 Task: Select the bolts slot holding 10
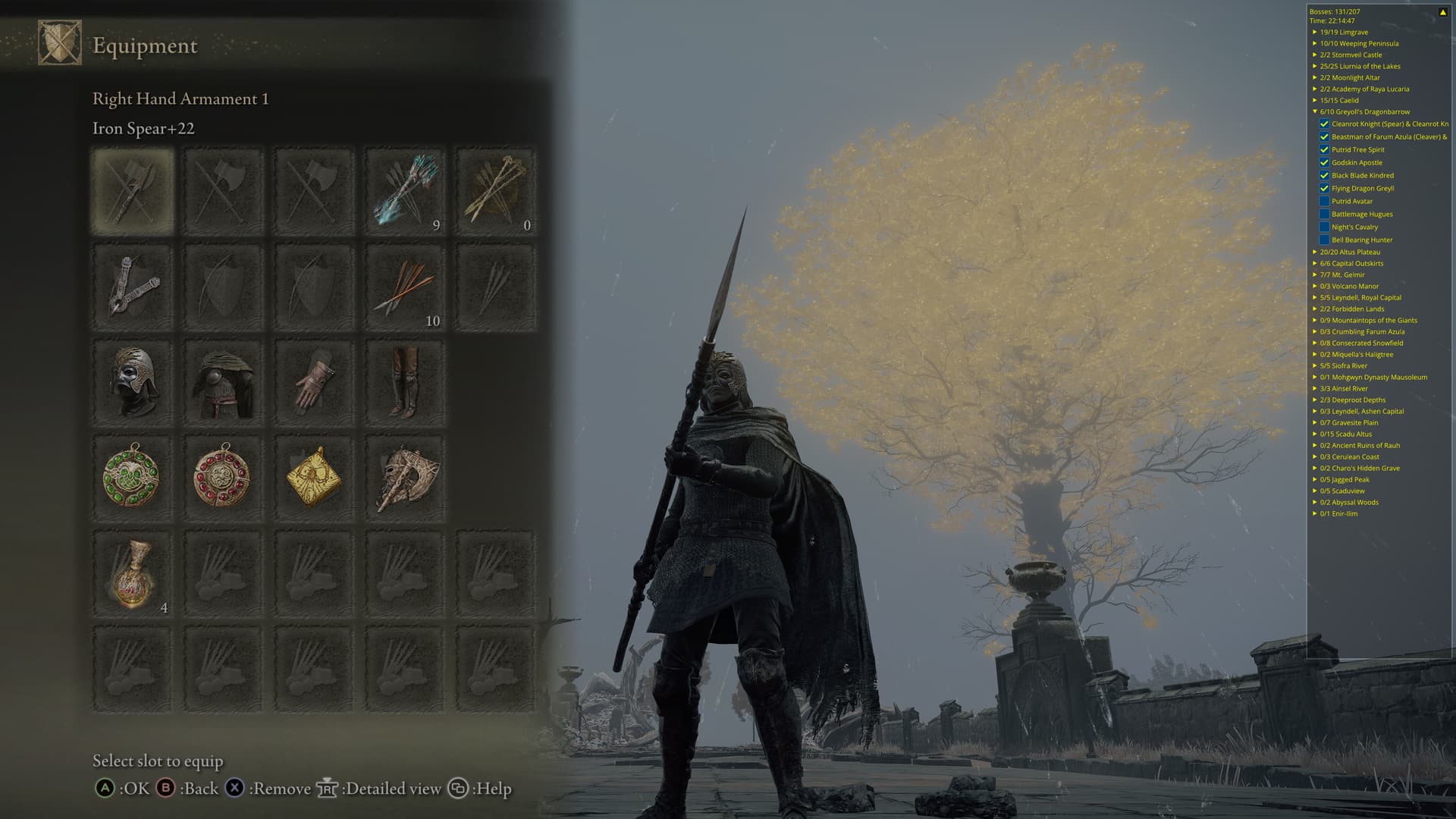pos(405,287)
